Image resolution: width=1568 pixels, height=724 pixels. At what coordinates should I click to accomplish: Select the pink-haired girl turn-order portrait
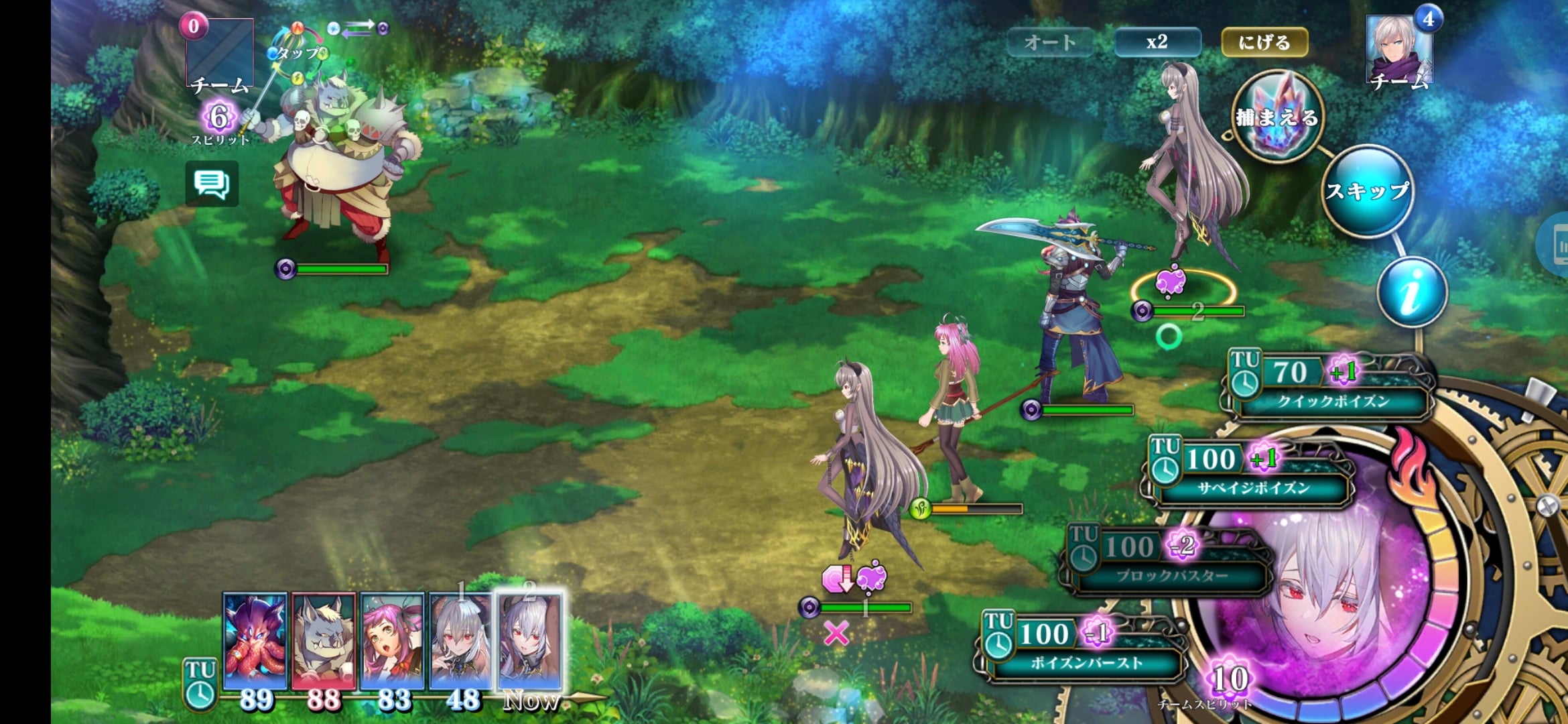(x=393, y=642)
